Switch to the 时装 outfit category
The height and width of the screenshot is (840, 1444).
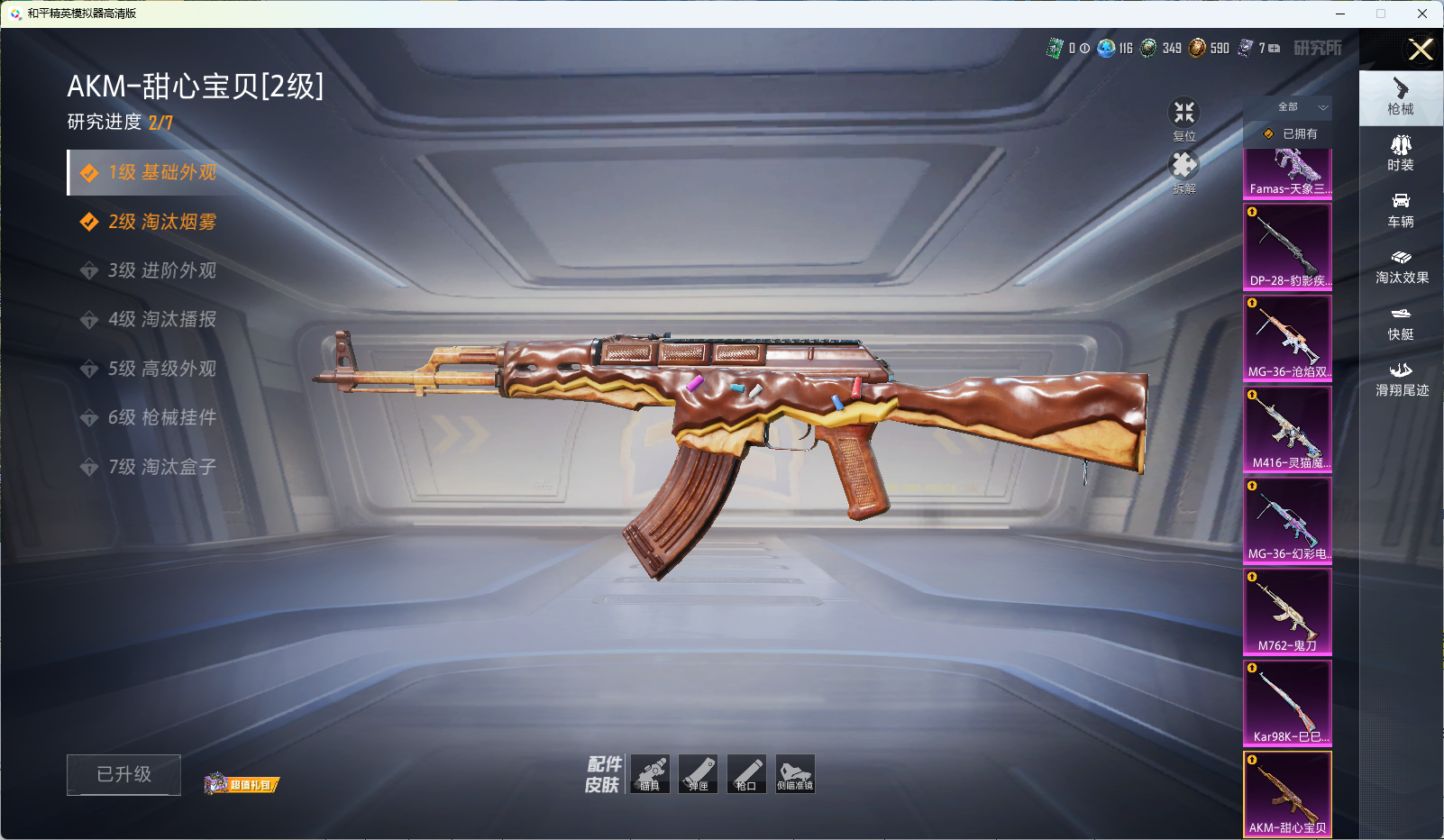(1401, 153)
